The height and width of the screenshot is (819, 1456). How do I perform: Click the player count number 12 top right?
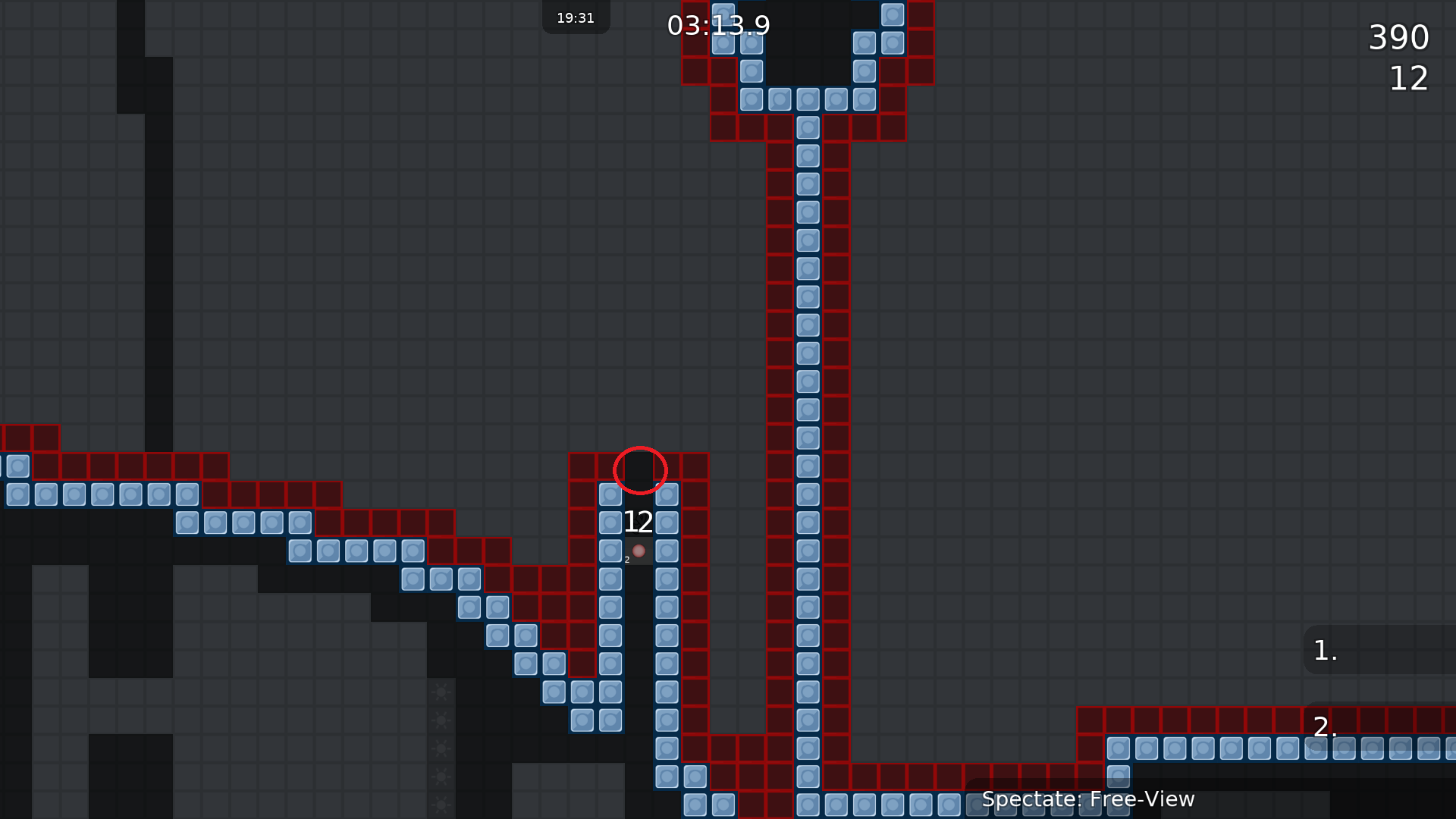[x=1409, y=79]
